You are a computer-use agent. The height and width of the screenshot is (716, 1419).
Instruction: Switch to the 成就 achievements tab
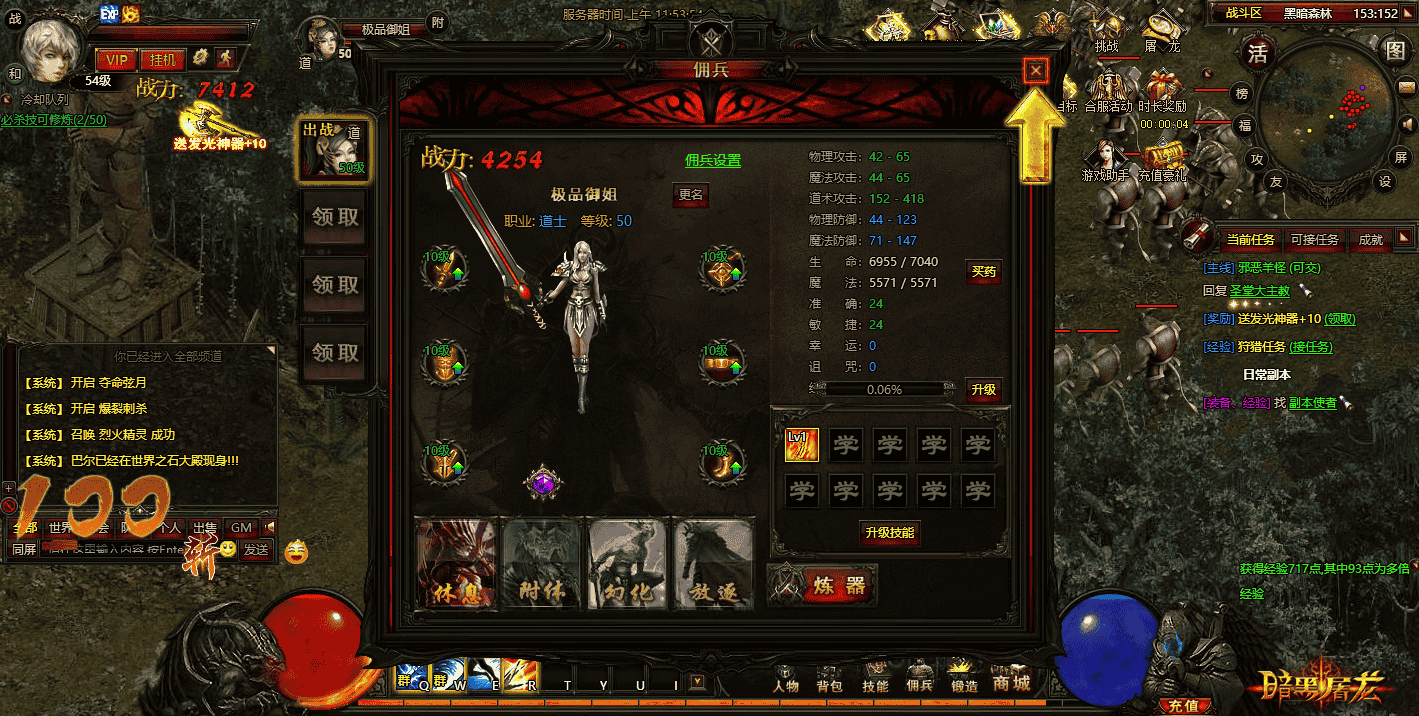(x=1370, y=240)
